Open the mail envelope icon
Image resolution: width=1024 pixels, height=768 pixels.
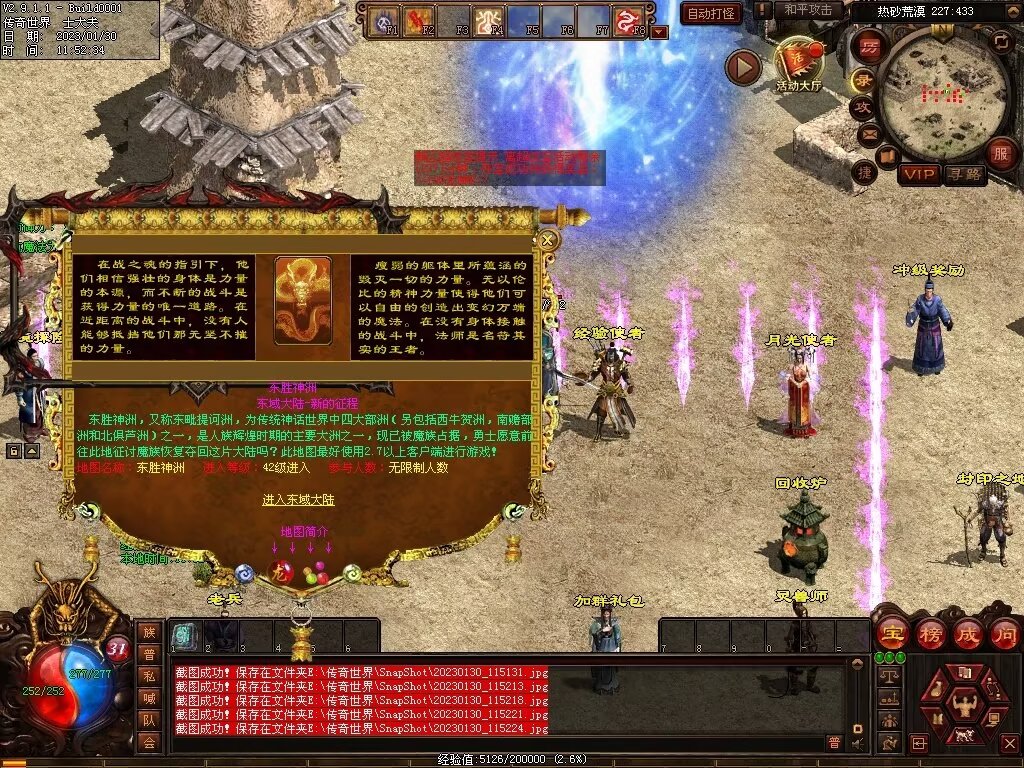868,133
